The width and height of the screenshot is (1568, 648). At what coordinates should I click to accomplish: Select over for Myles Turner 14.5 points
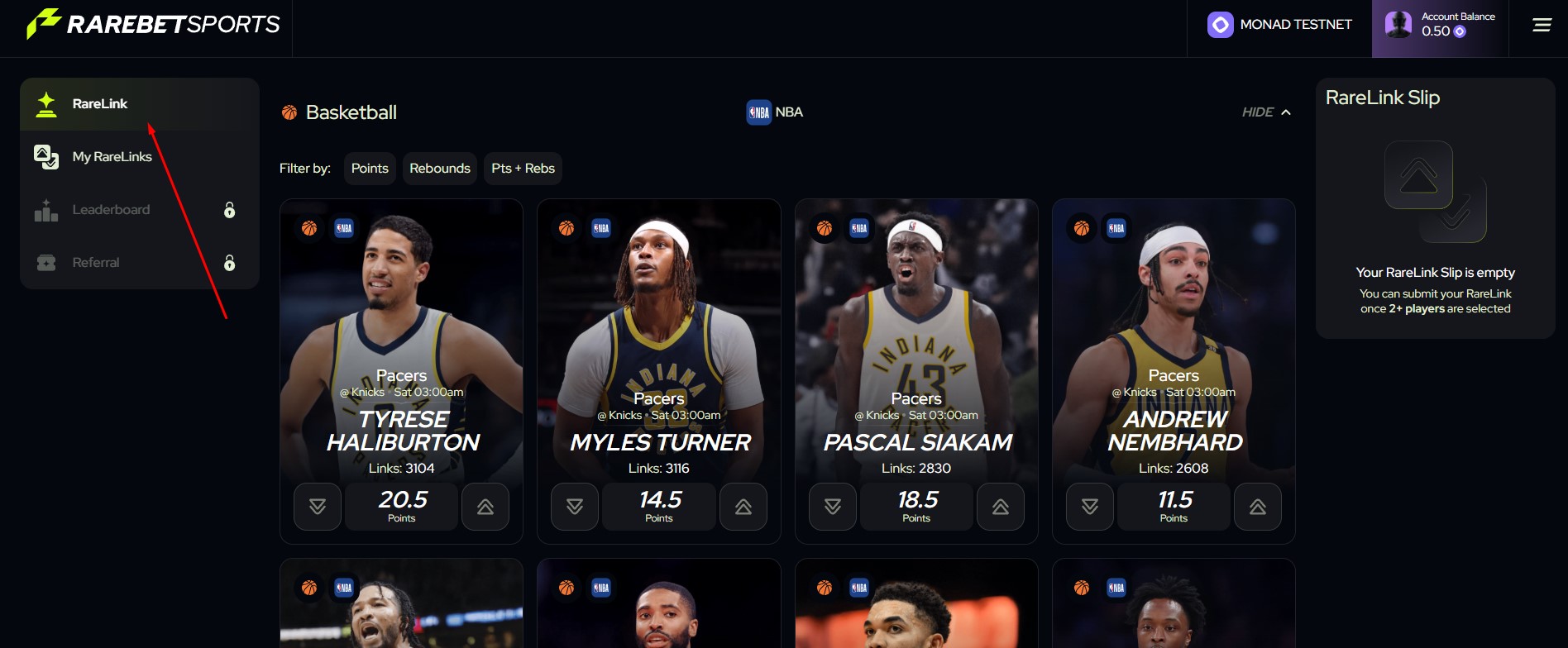point(743,507)
